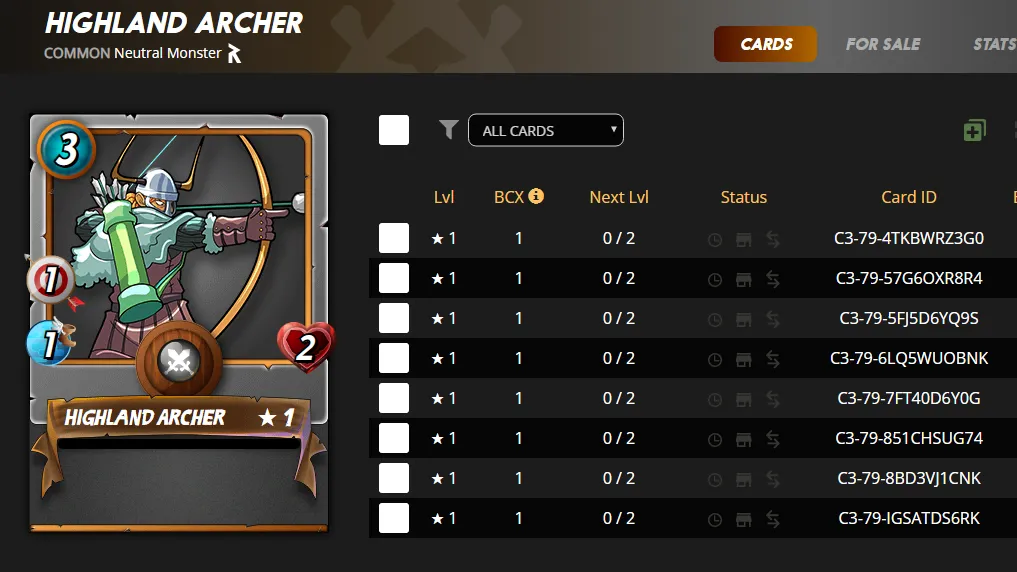Tick the checkbox for card C3-79-57G6OXR8R4

point(394,278)
